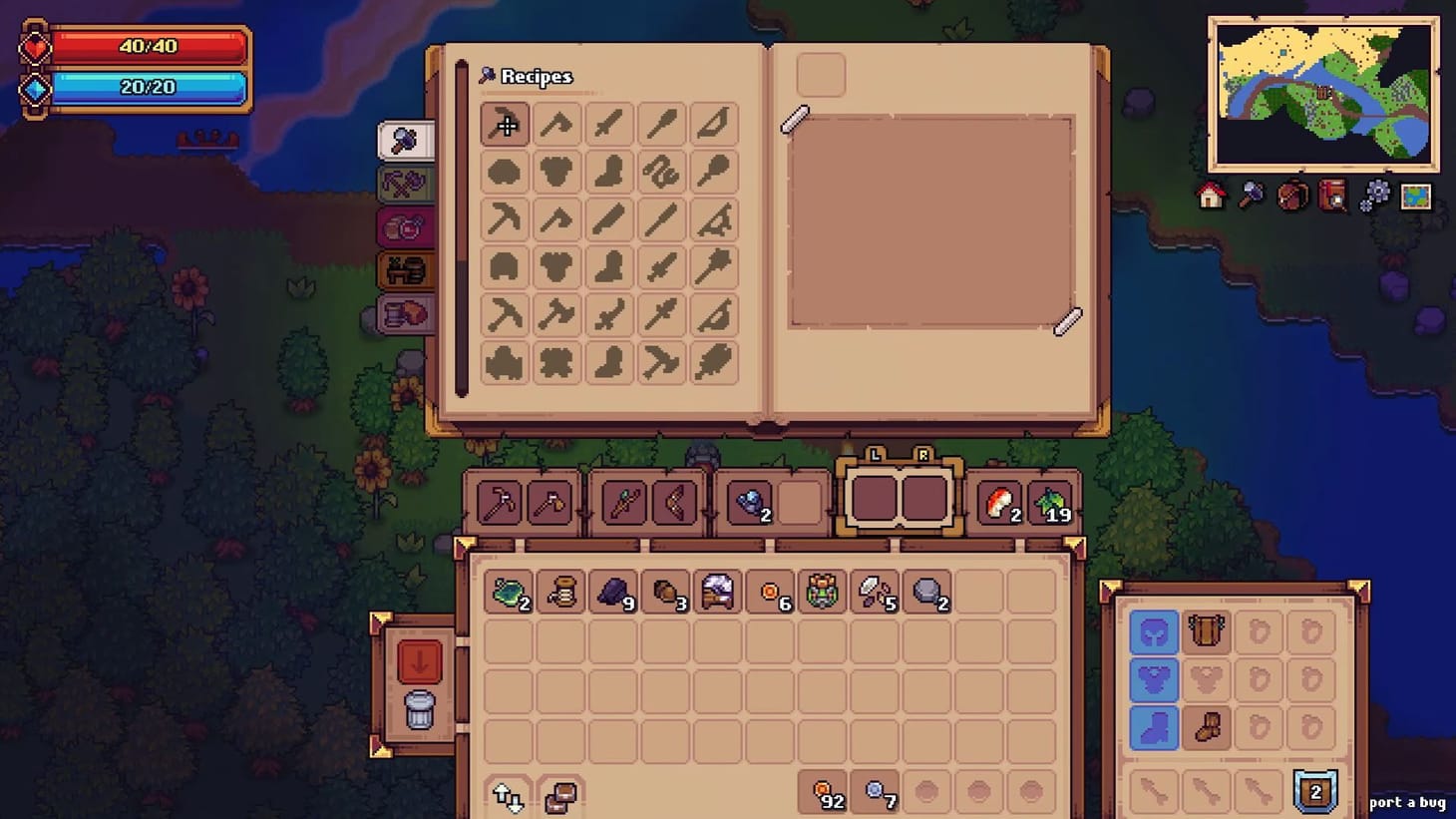This screenshot has width=1456, height=819.
Task: Open the home icon near the minimap
Action: (1211, 198)
